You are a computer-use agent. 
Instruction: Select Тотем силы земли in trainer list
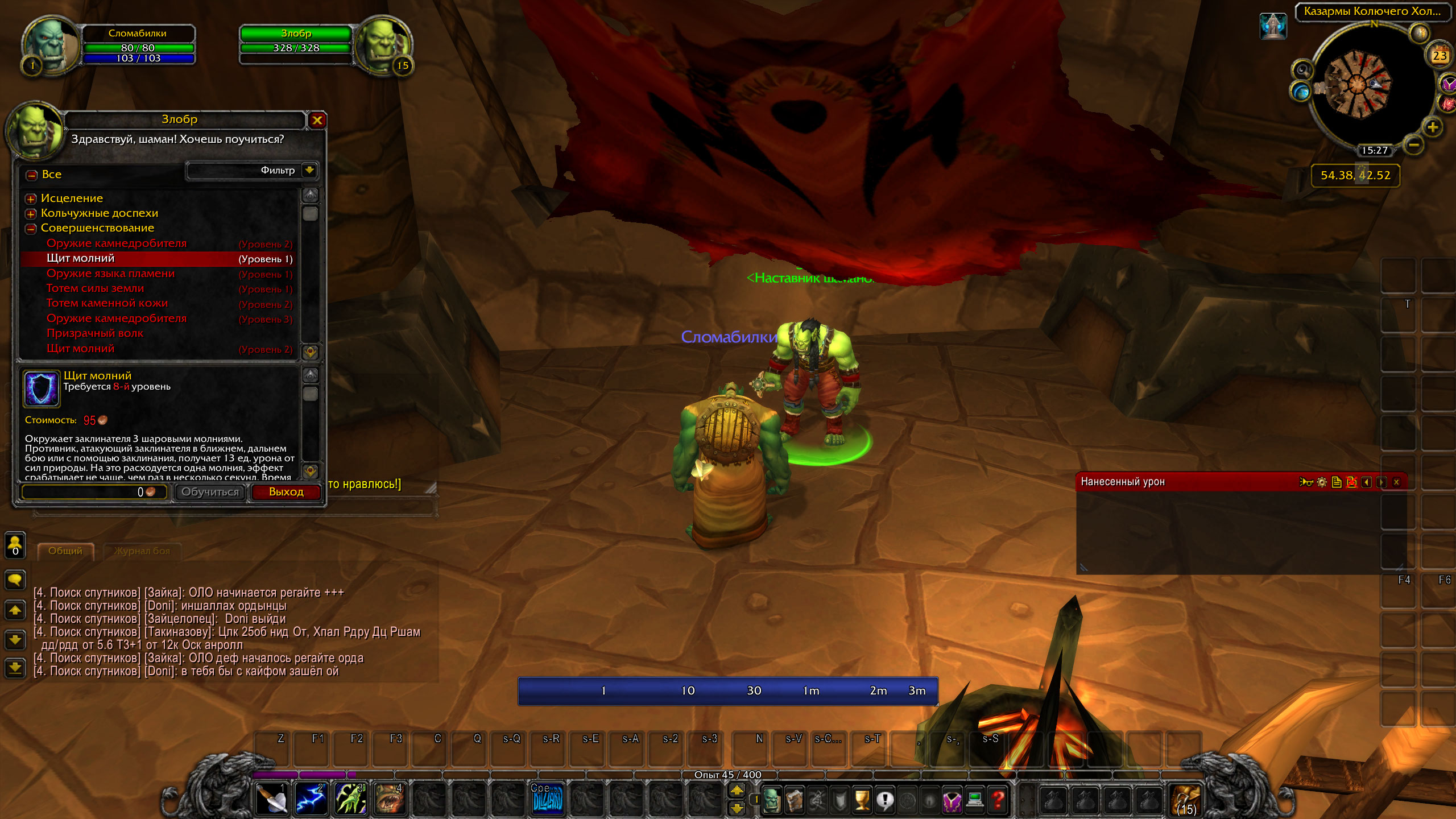click(96, 288)
